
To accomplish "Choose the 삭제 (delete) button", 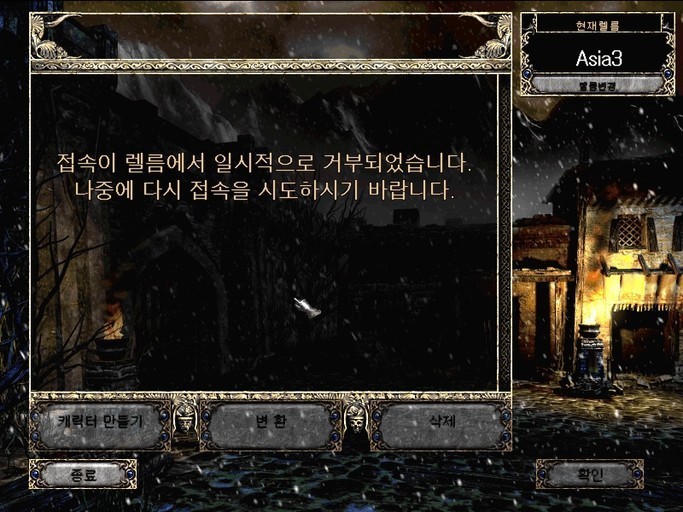I will point(441,423).
